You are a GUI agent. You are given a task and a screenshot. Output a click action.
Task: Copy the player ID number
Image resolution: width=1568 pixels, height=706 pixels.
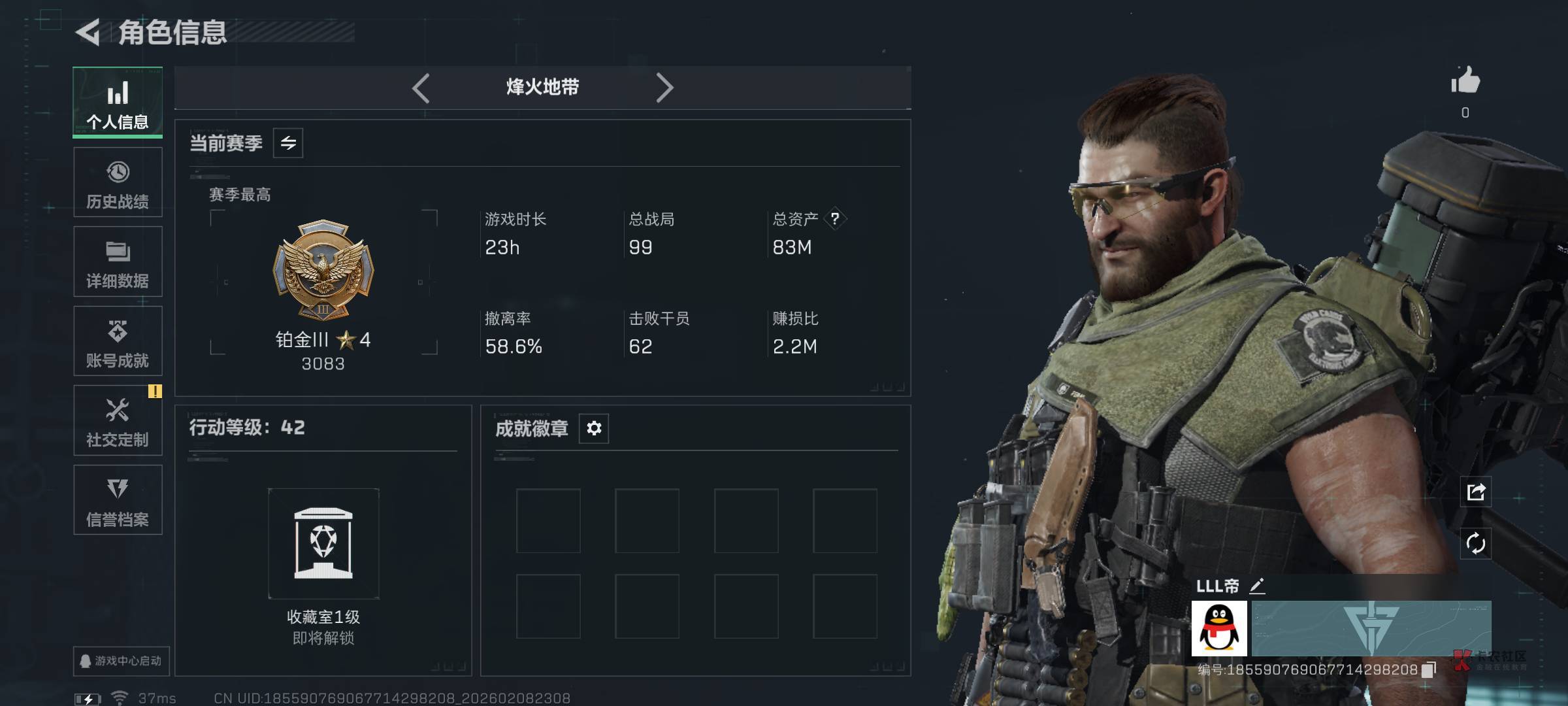(1429, 669)
